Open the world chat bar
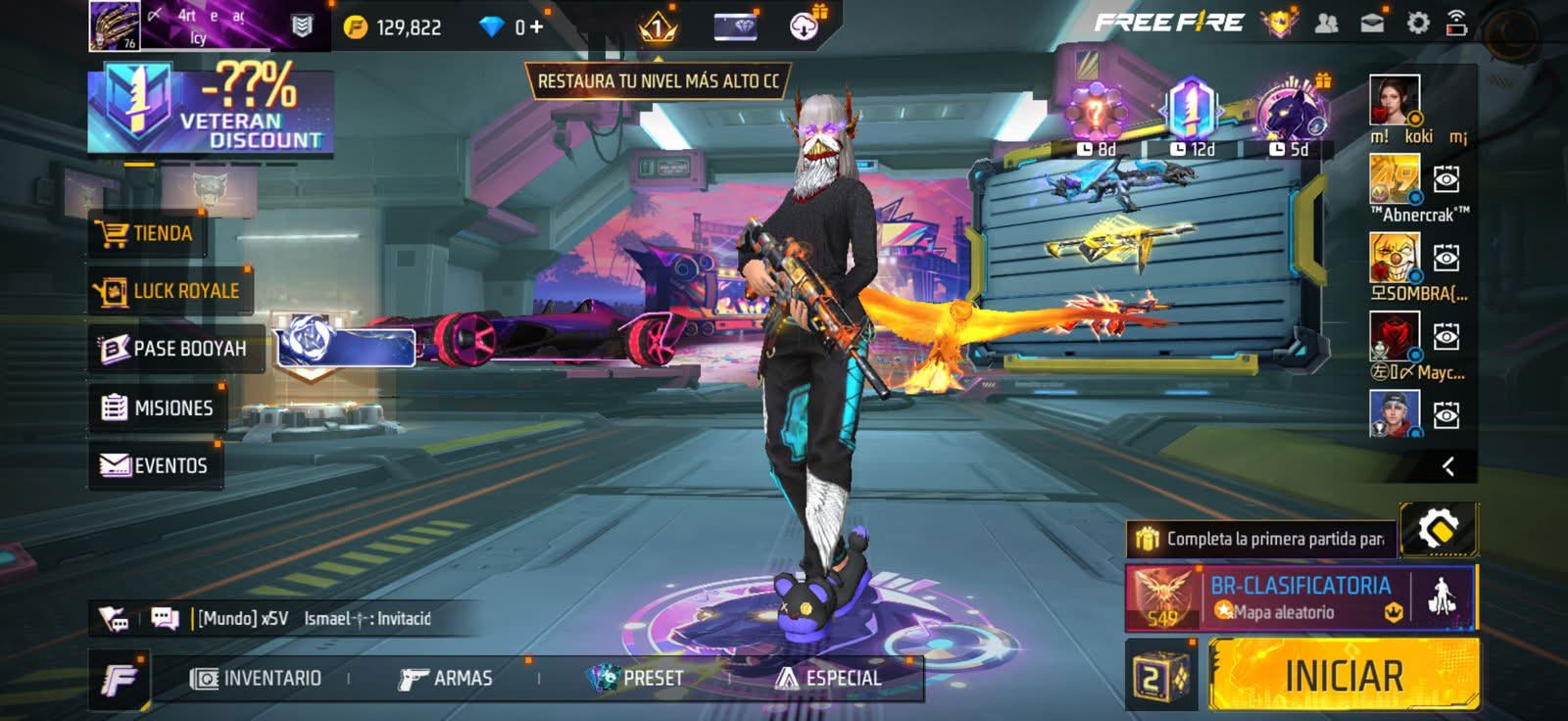This screenshot has height=721, width=1568. [314, 618]
